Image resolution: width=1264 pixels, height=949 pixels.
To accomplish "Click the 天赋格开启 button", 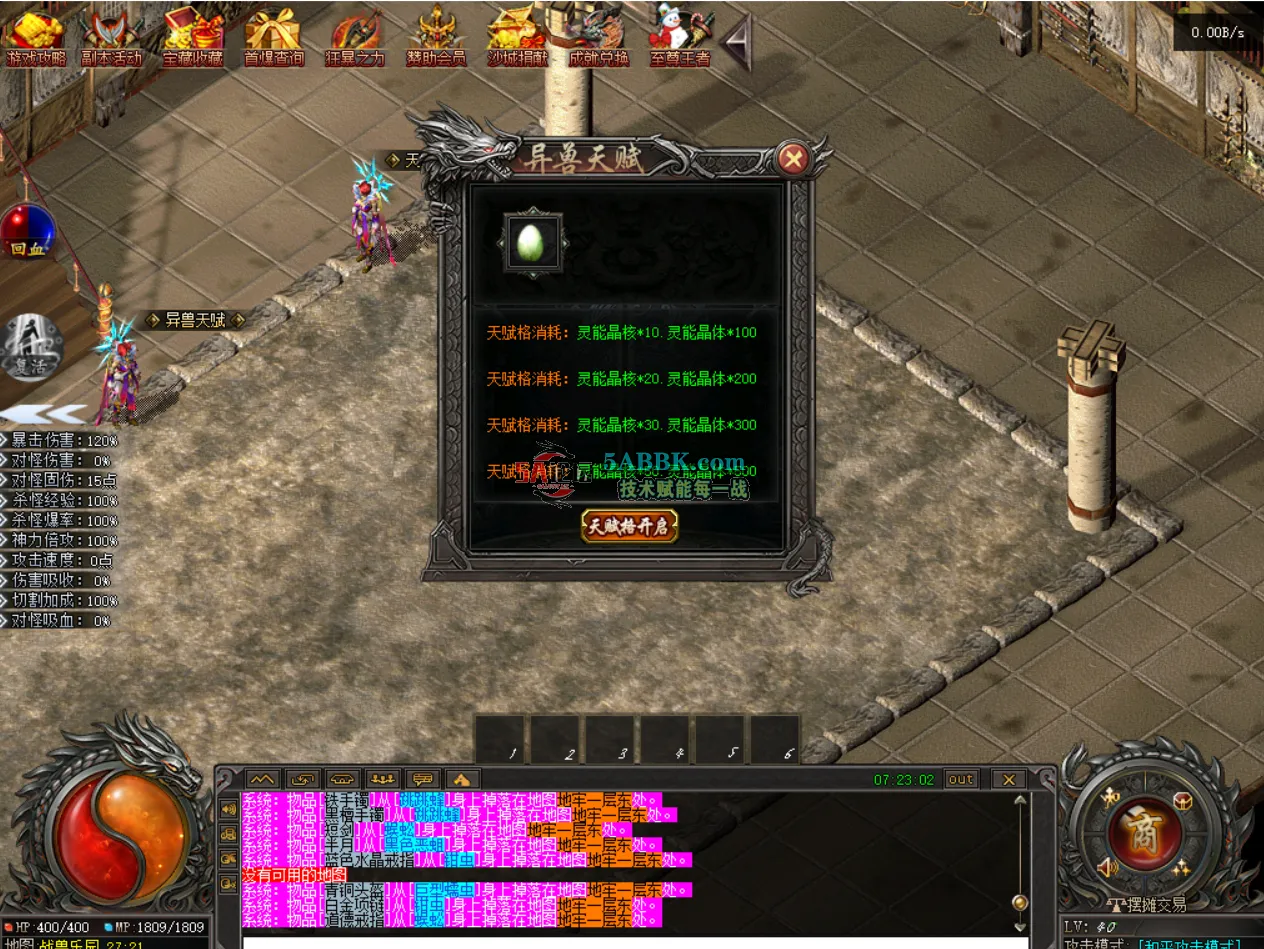I will point(629,525).
